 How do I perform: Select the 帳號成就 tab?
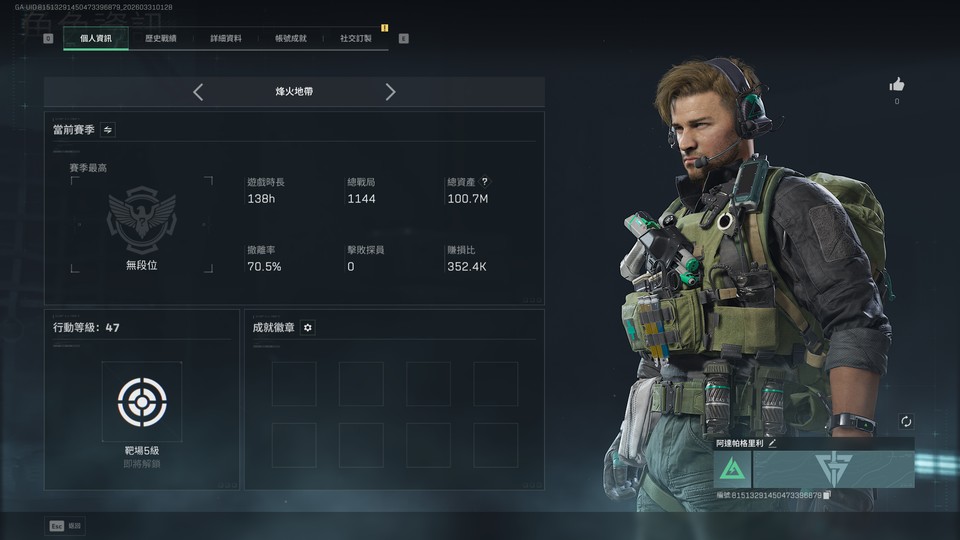290,38
